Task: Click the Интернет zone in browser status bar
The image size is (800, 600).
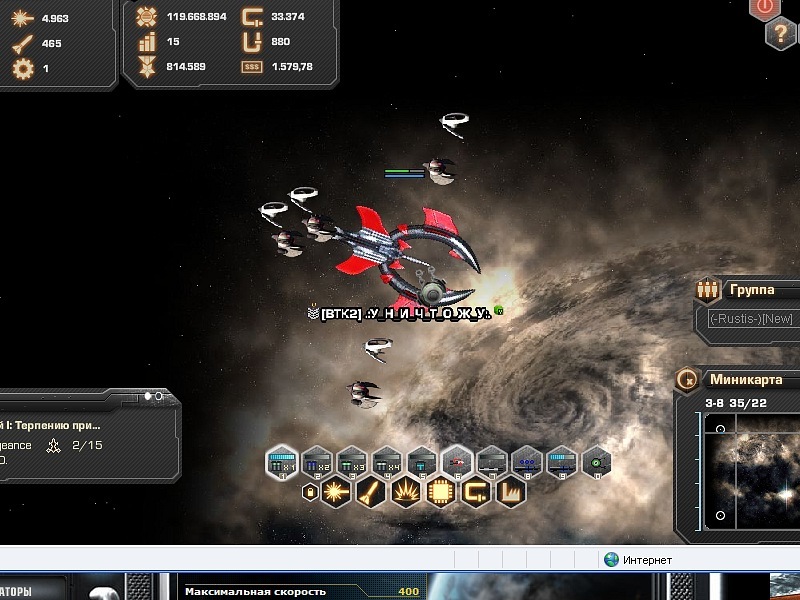Action: pos(640,560)
